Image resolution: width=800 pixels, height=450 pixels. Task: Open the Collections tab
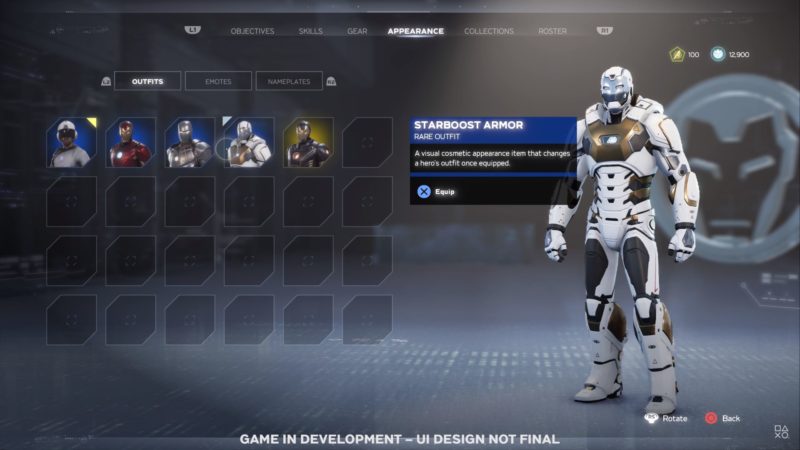pyautogui.click(x=489, y=31)
